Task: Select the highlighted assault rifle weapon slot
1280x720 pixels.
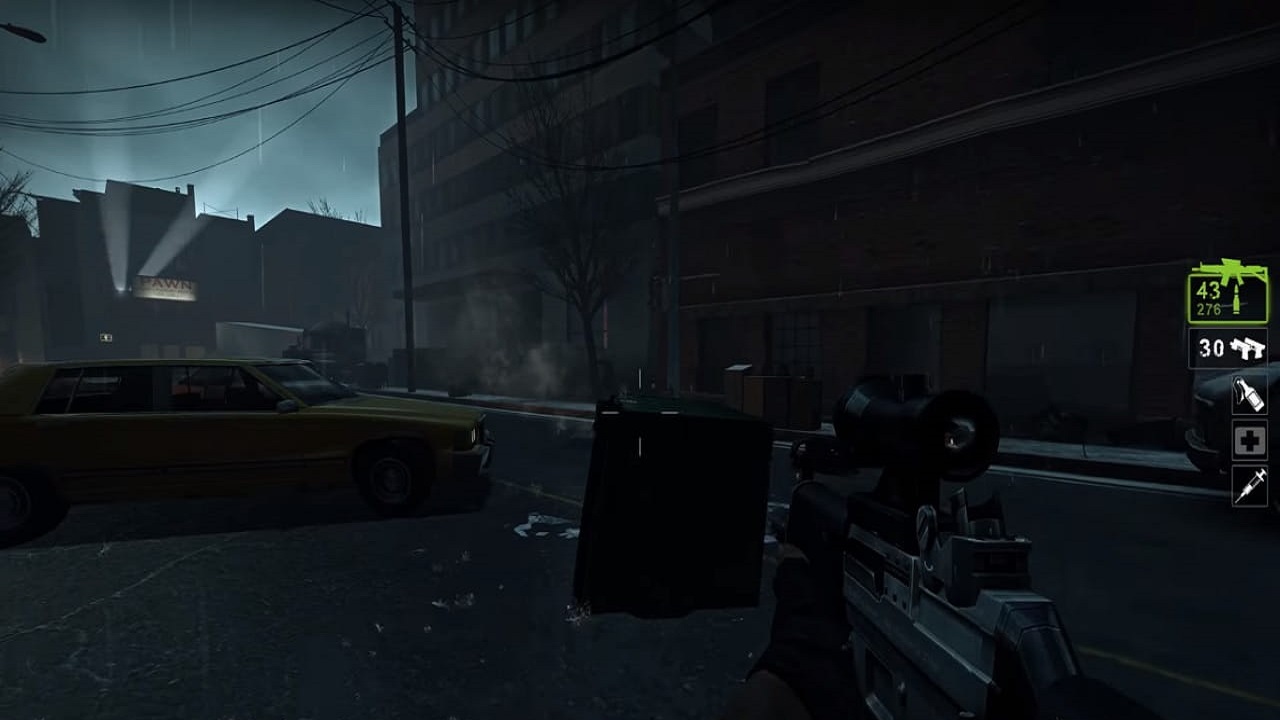Action: [x=1229, y=300]
